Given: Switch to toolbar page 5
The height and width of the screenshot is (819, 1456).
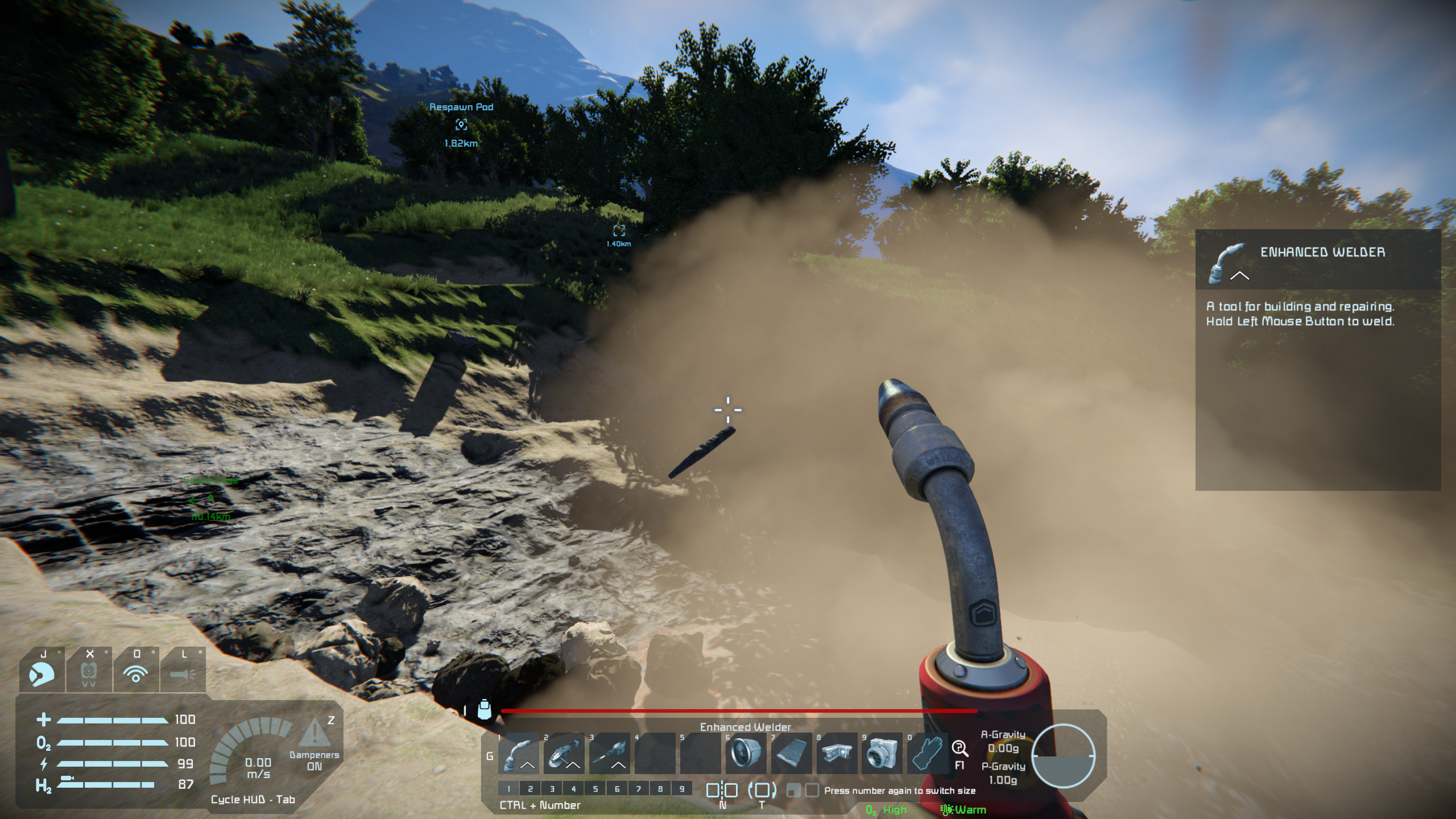Looking at the screenshot, I should click(595, 789).
